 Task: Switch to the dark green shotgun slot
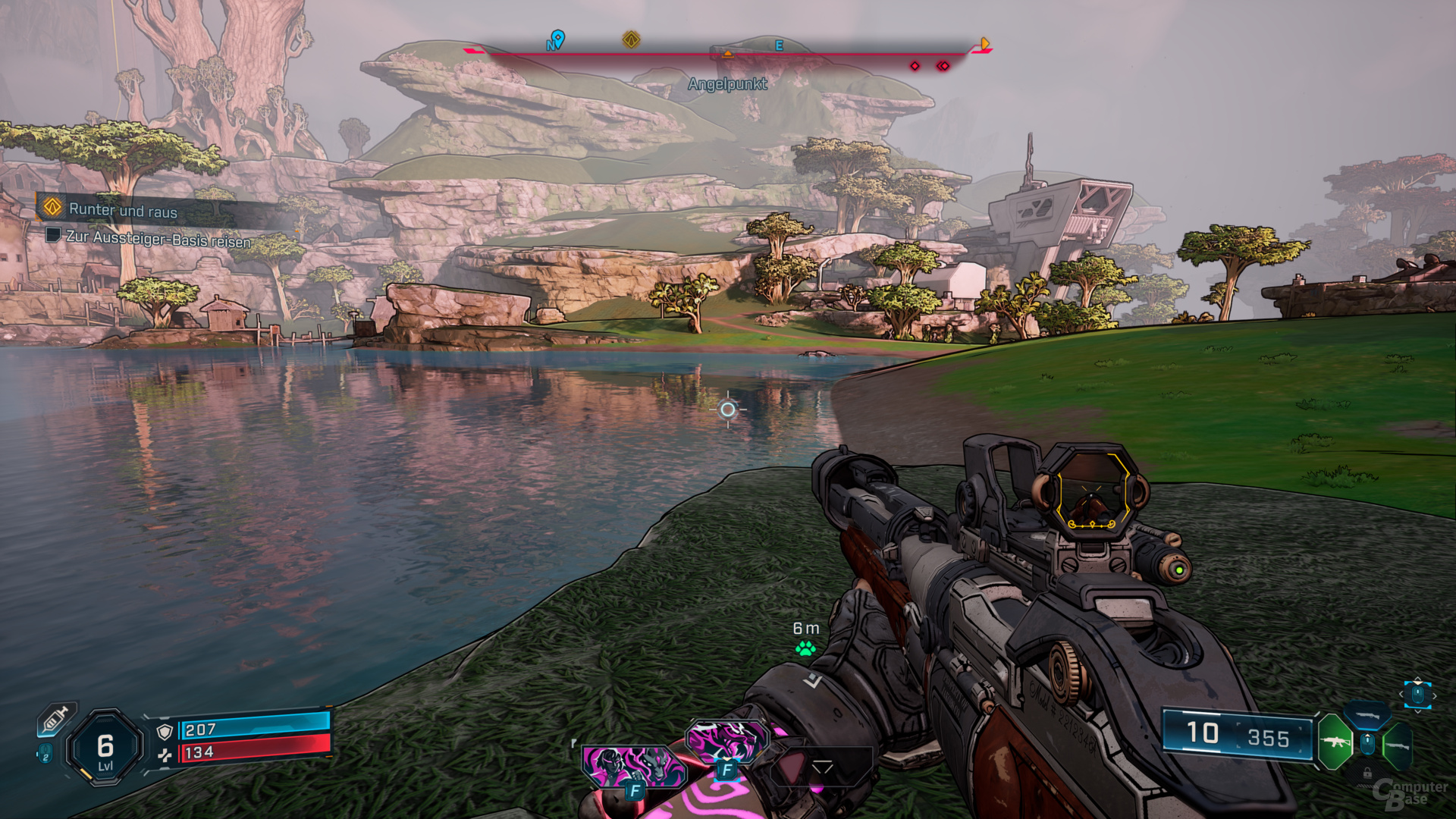(x=1397, y=745)
